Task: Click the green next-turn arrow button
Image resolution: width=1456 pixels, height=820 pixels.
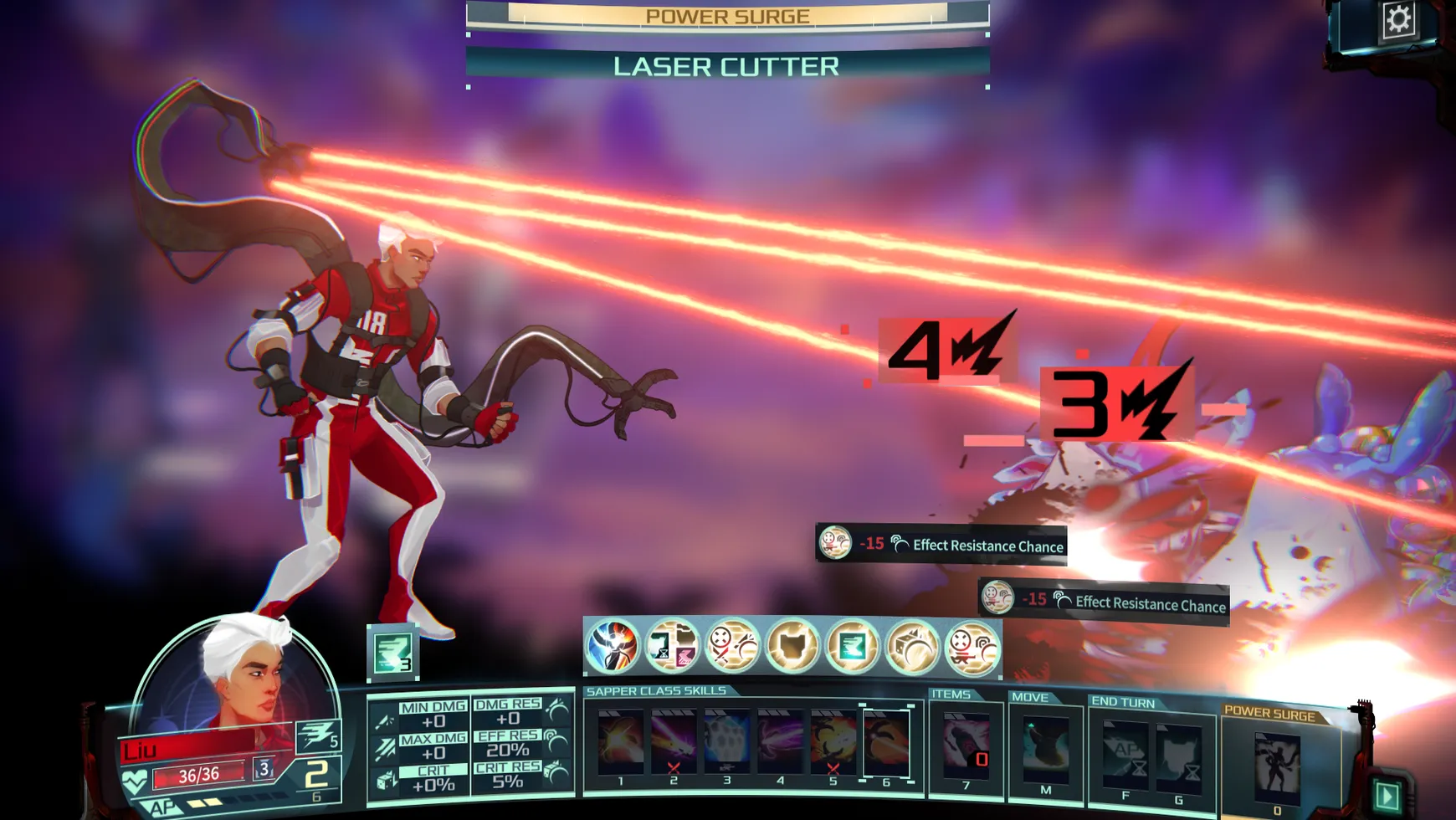Action: (1389, 795)
